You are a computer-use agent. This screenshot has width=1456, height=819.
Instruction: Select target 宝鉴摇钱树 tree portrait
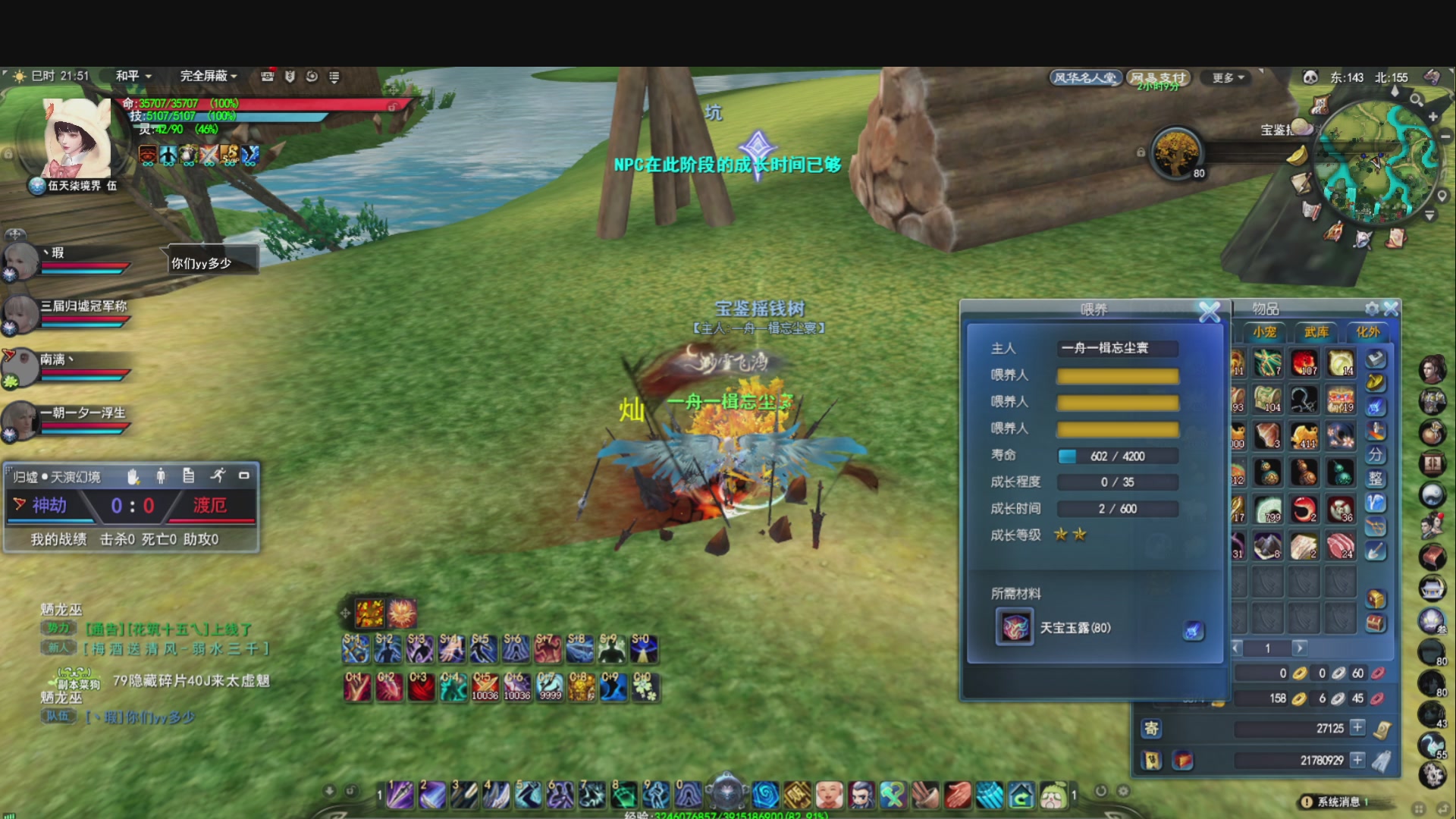coord(1176,152)
